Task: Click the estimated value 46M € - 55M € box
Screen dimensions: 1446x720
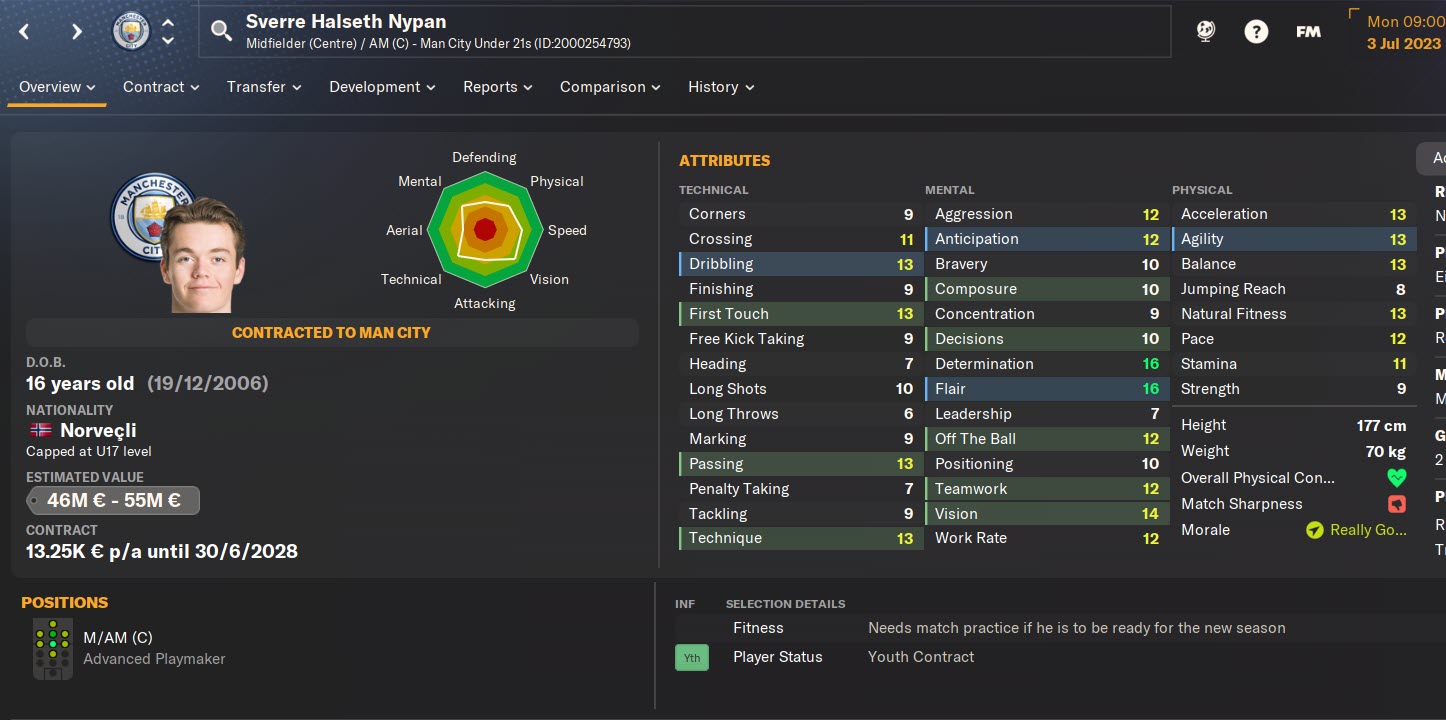Action: [113, 501]
